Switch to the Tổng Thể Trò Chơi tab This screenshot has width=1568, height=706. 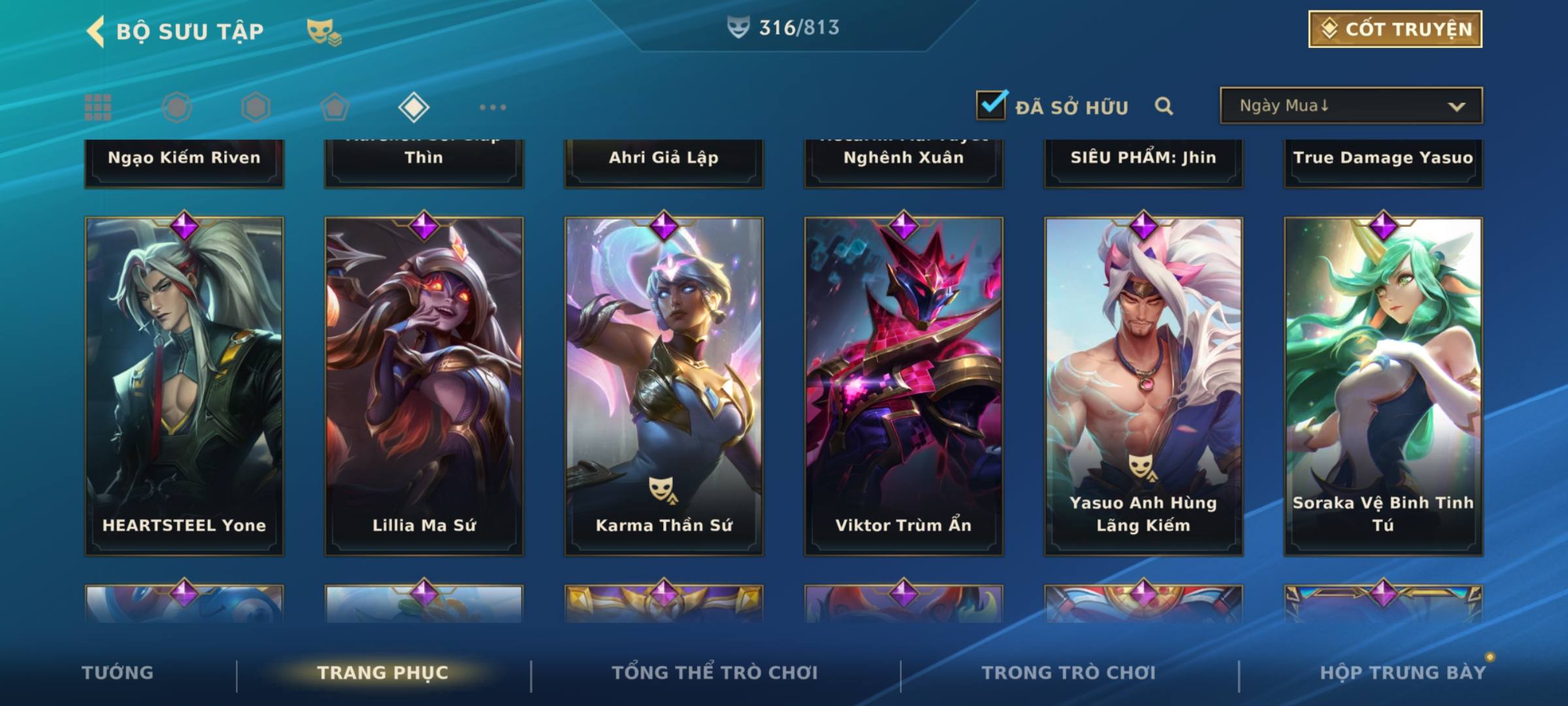point(715,673)
